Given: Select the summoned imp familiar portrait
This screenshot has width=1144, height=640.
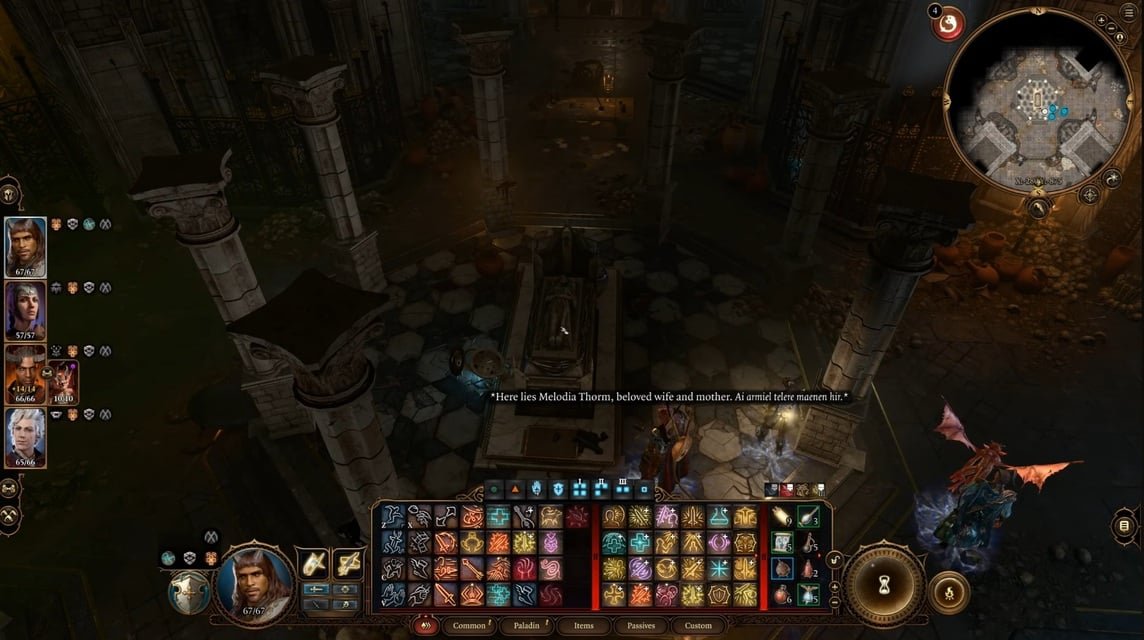Looking at the screenshot, I should [62, 380].
